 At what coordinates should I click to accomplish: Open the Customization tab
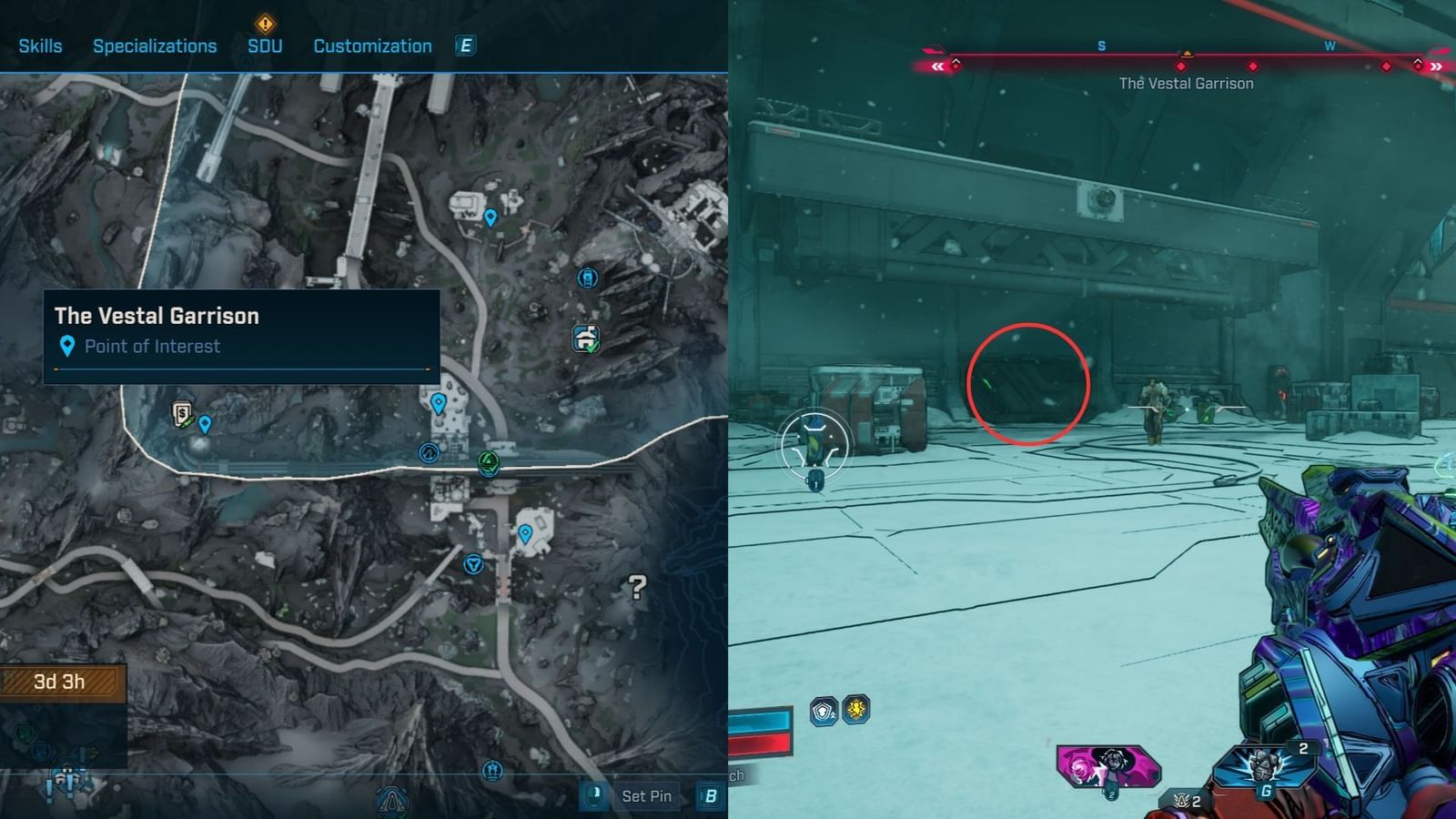372,45
